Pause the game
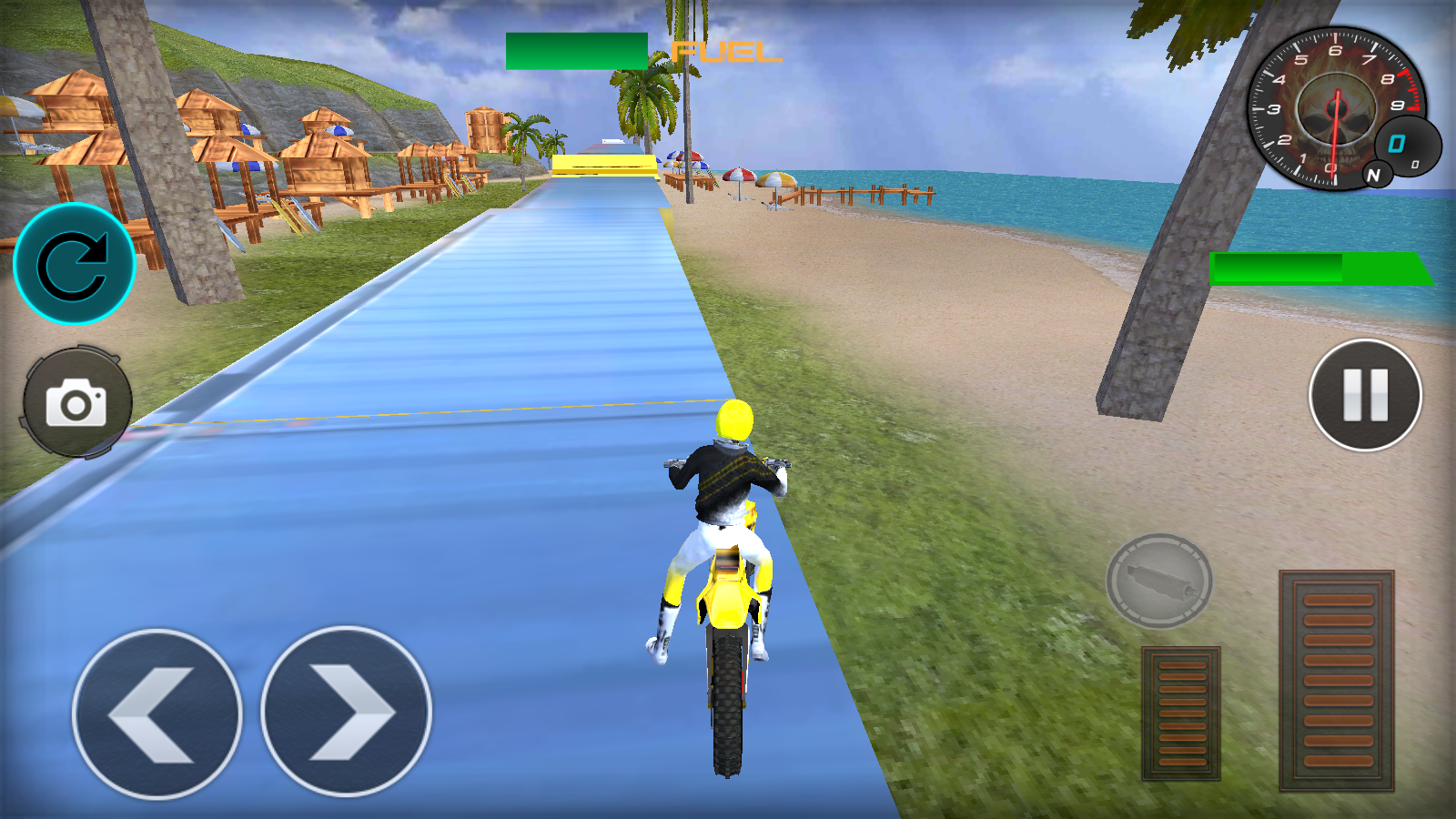This screenshot has height=819, width=1456. tap(1365, 395)
